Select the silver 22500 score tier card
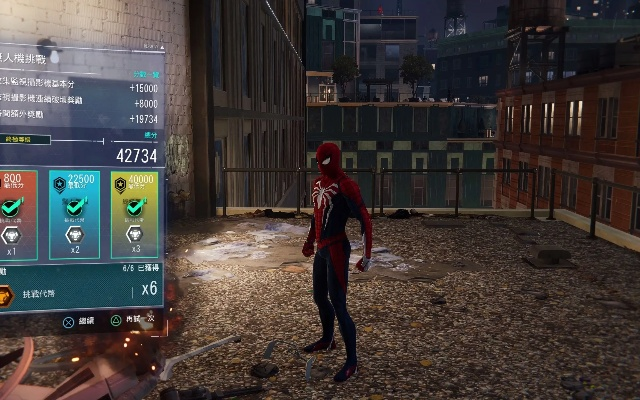Image resolution: width=640 pixels, height=400 pixels. pos(74,214)
